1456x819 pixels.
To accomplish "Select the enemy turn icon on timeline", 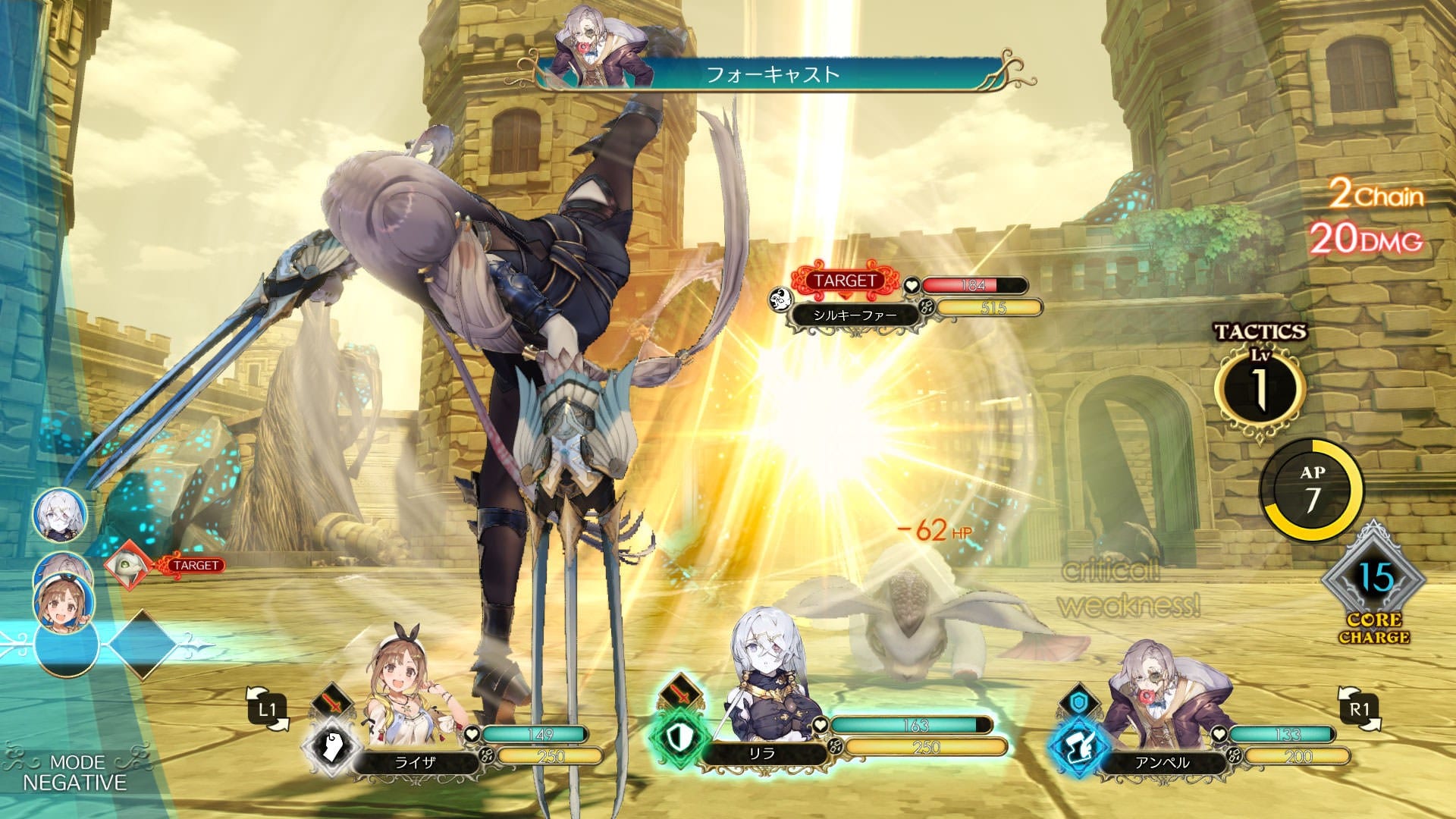I will point(127,566).
